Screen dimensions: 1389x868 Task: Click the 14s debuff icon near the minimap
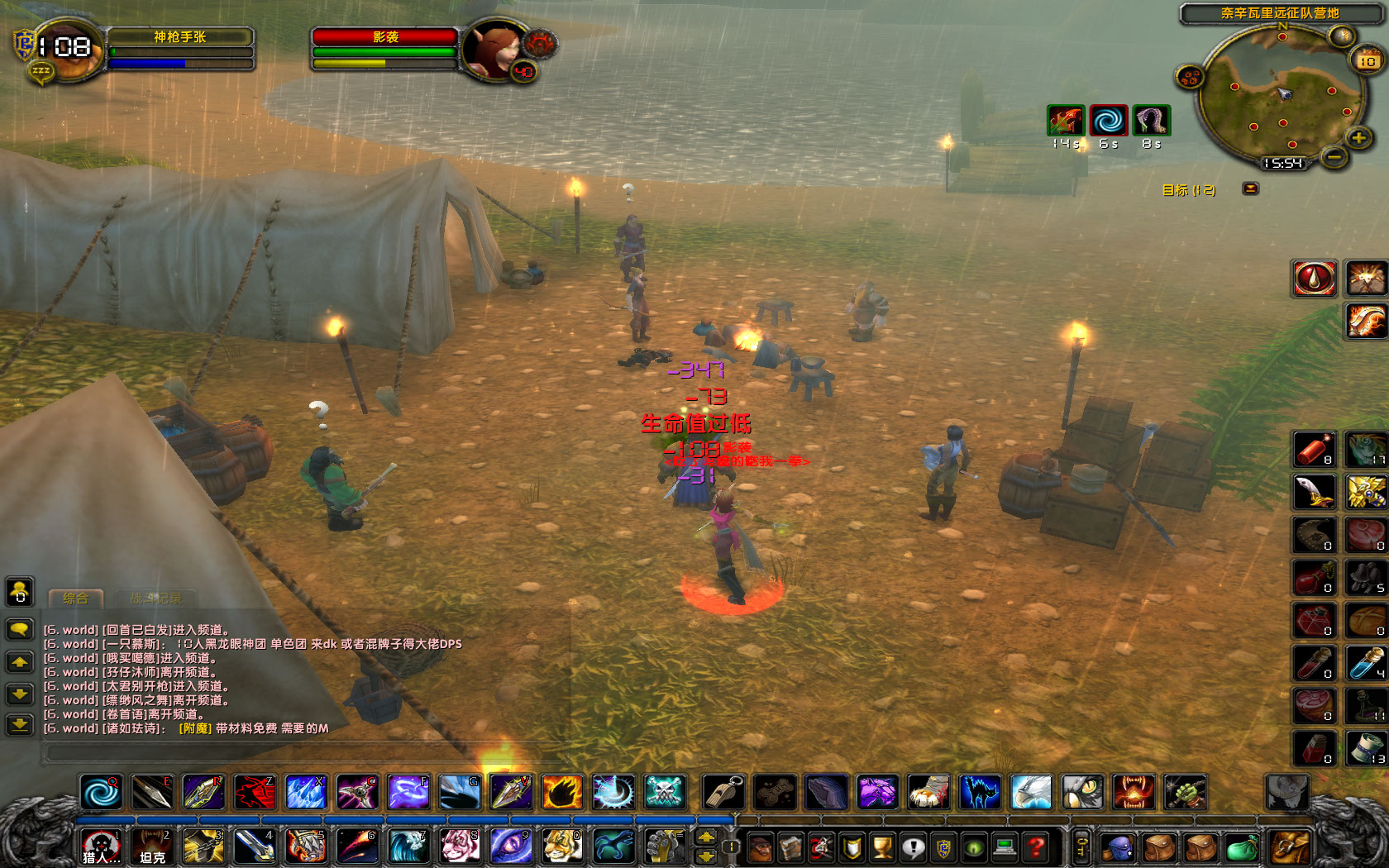(1067, 121)
